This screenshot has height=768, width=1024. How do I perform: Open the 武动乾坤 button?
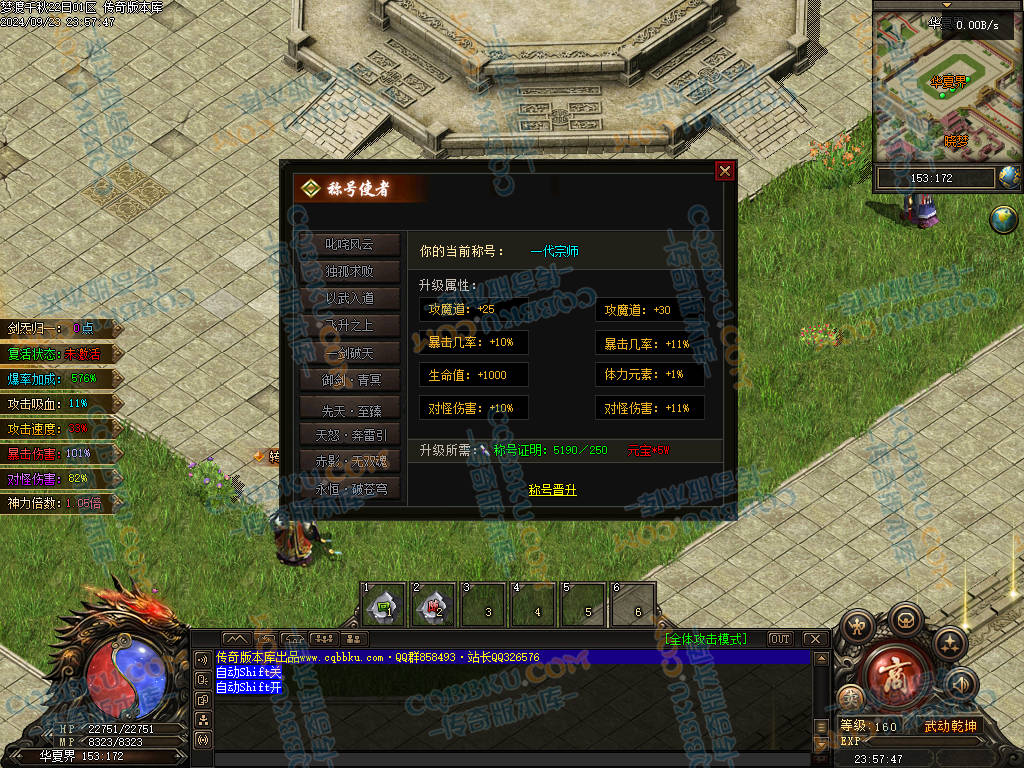949,726
